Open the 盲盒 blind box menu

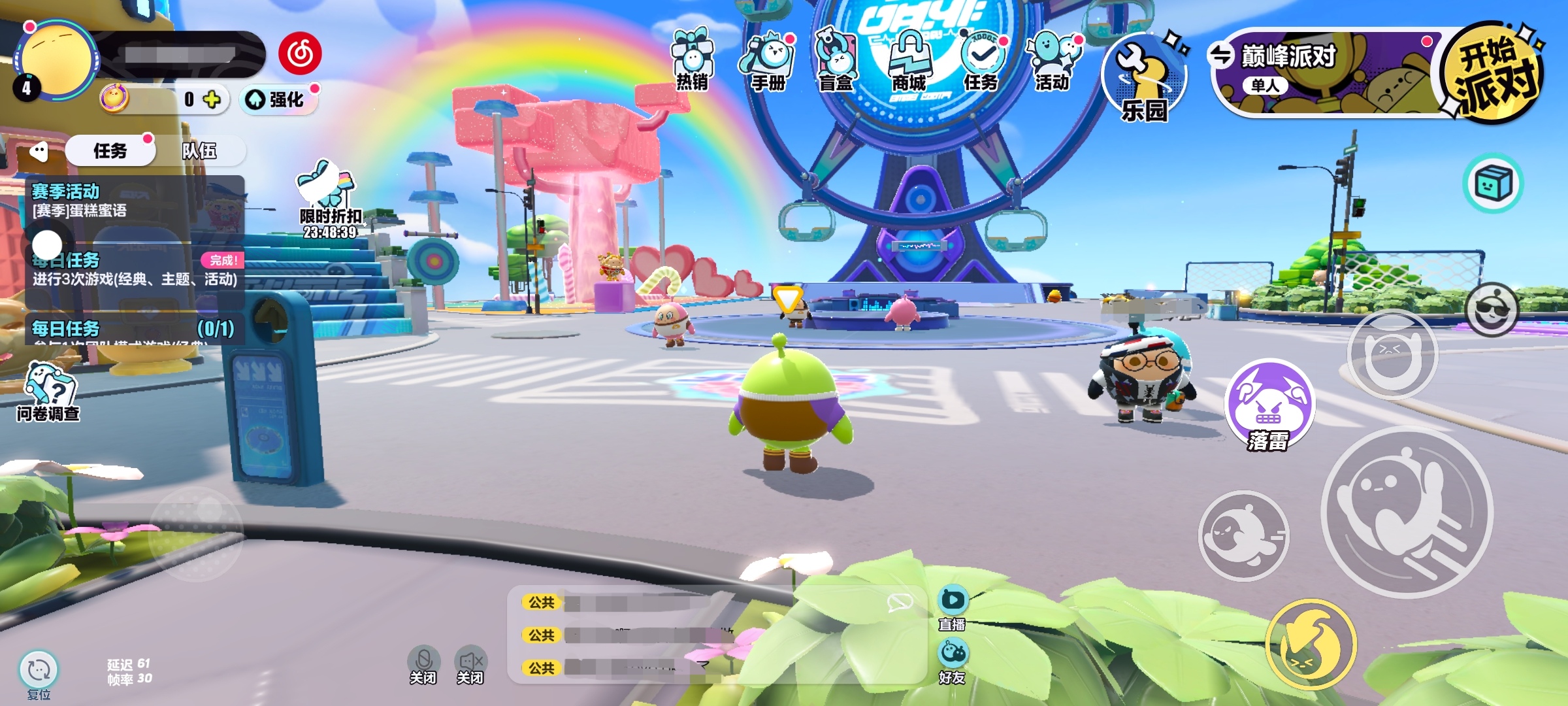pos(836,62)
